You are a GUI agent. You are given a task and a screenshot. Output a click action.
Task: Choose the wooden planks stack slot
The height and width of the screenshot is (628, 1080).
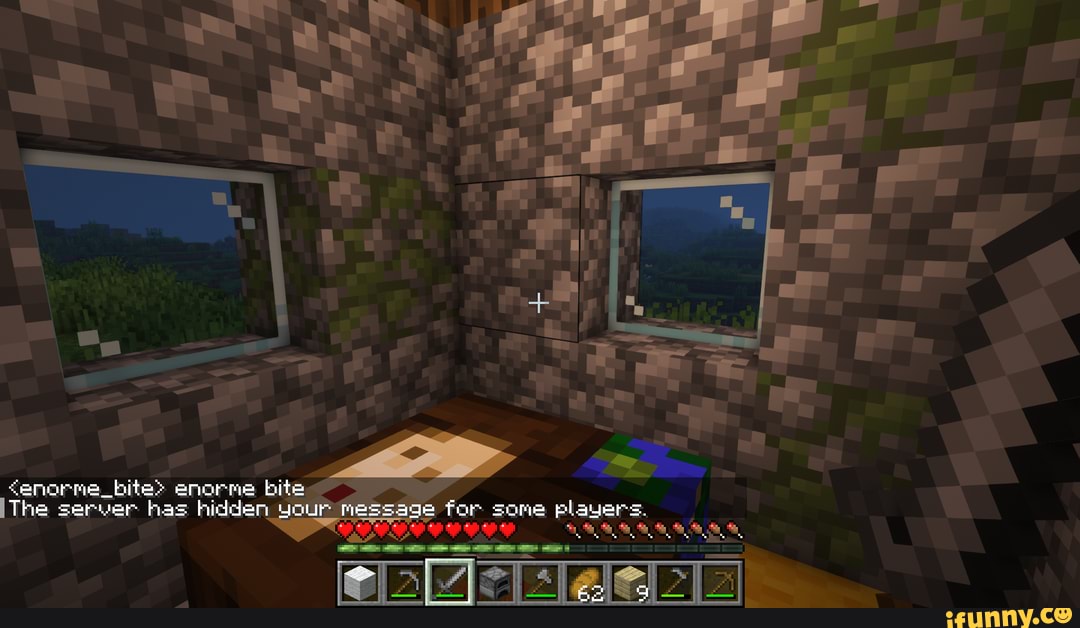[x=629, y=583]
